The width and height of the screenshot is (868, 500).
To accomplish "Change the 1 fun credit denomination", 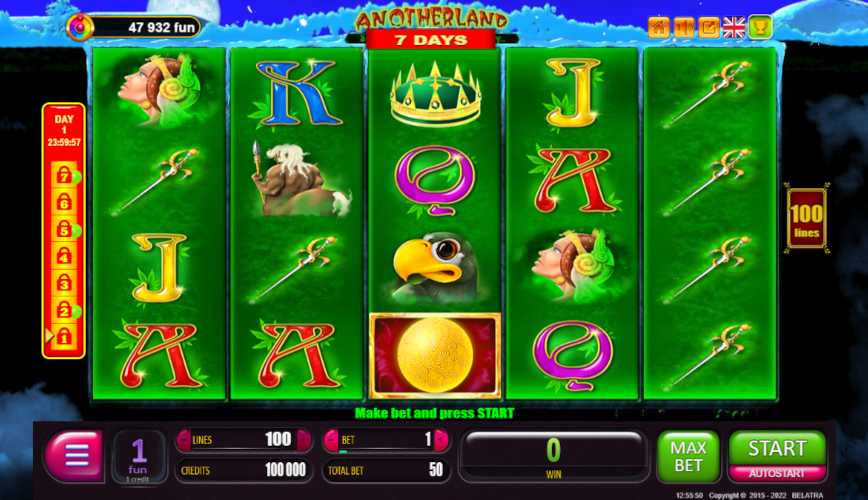I will [x=139, y=456].
